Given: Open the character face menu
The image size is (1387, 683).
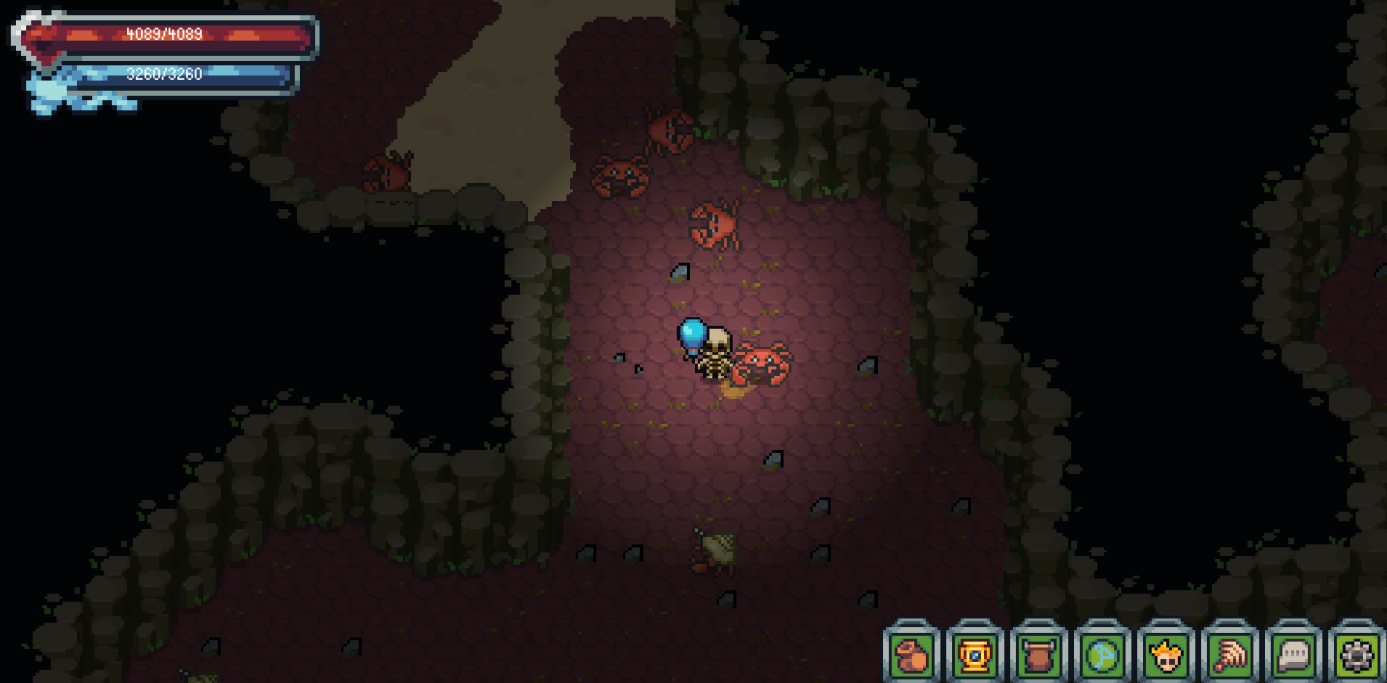Looking at the screenshot, I should (1166, 656).
